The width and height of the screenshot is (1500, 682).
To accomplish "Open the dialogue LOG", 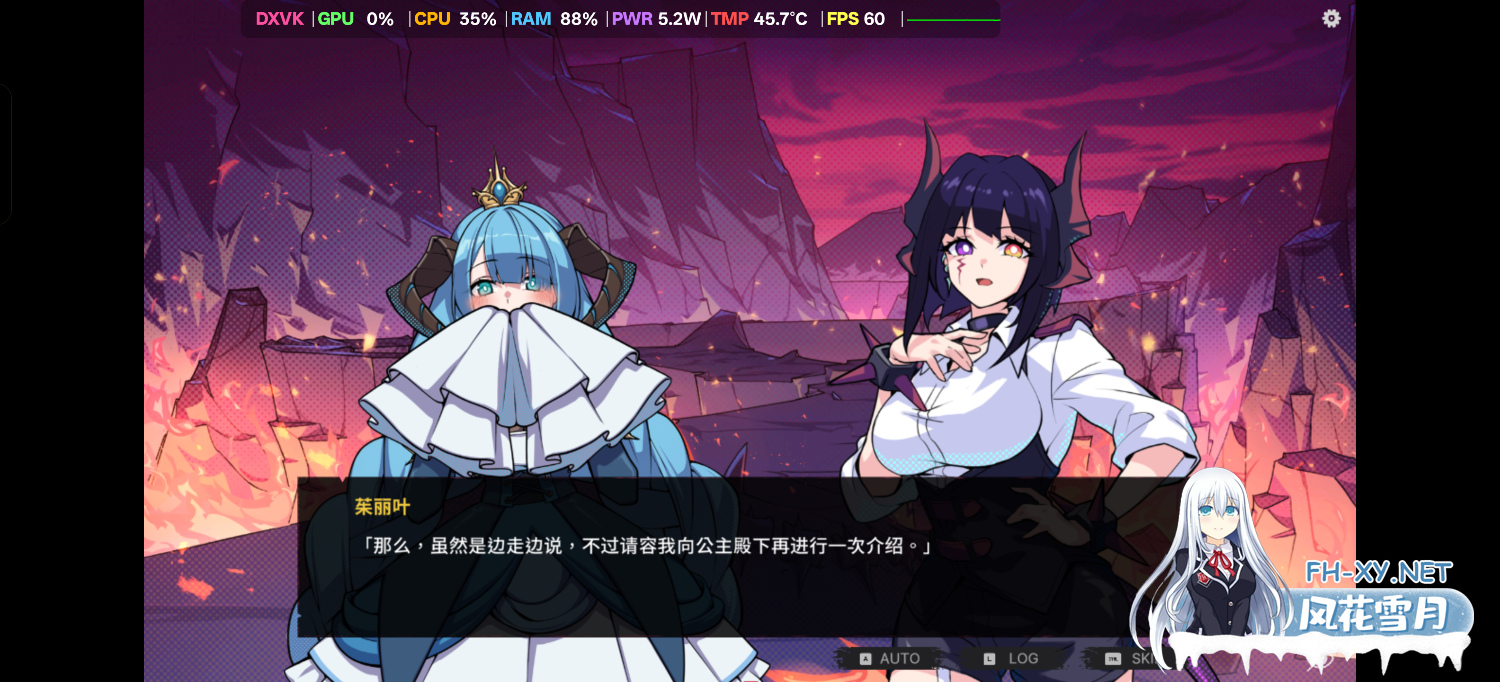I will [x=1012, y=658].
